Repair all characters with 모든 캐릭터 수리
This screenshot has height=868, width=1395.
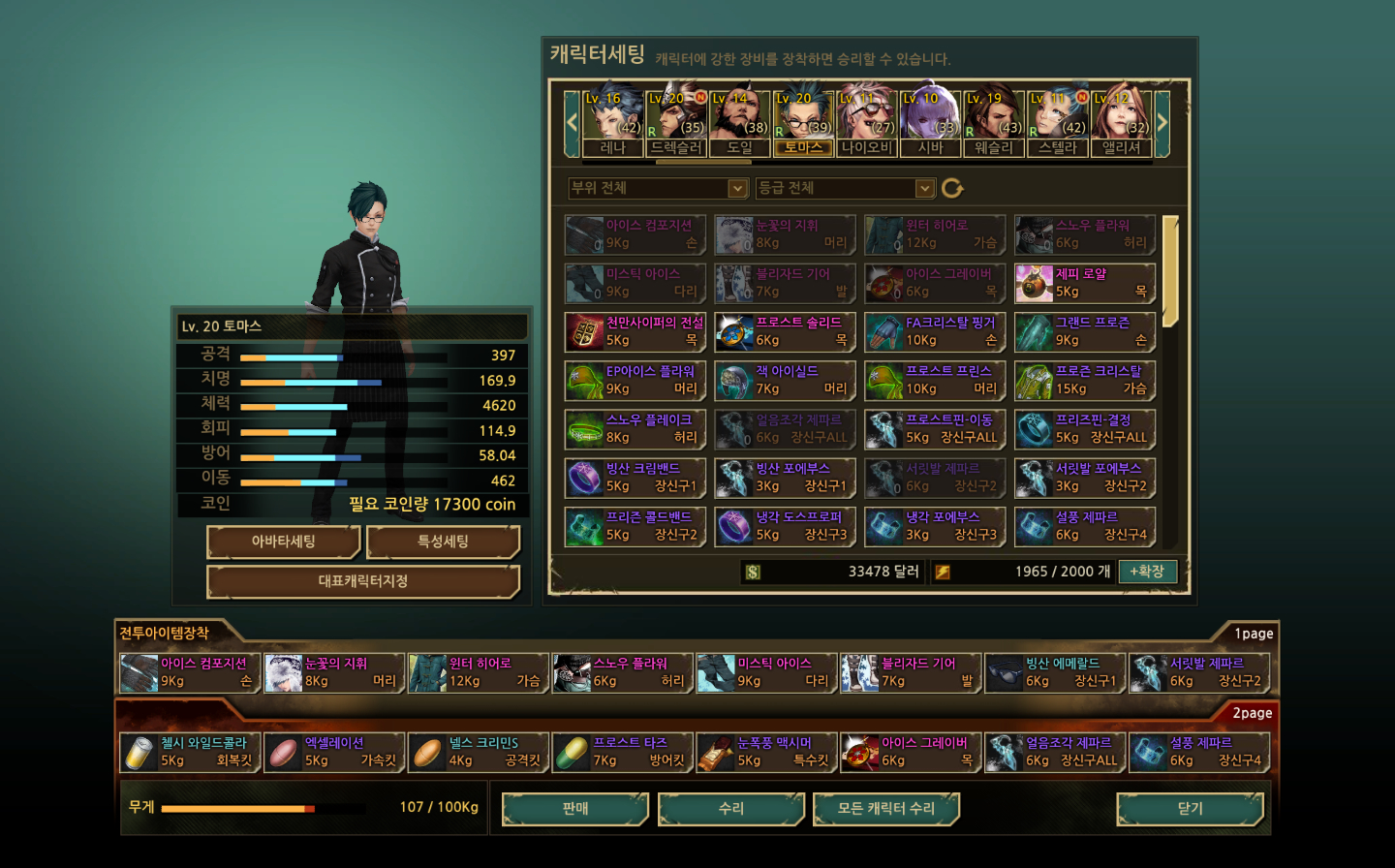click(x=885, y=809)
